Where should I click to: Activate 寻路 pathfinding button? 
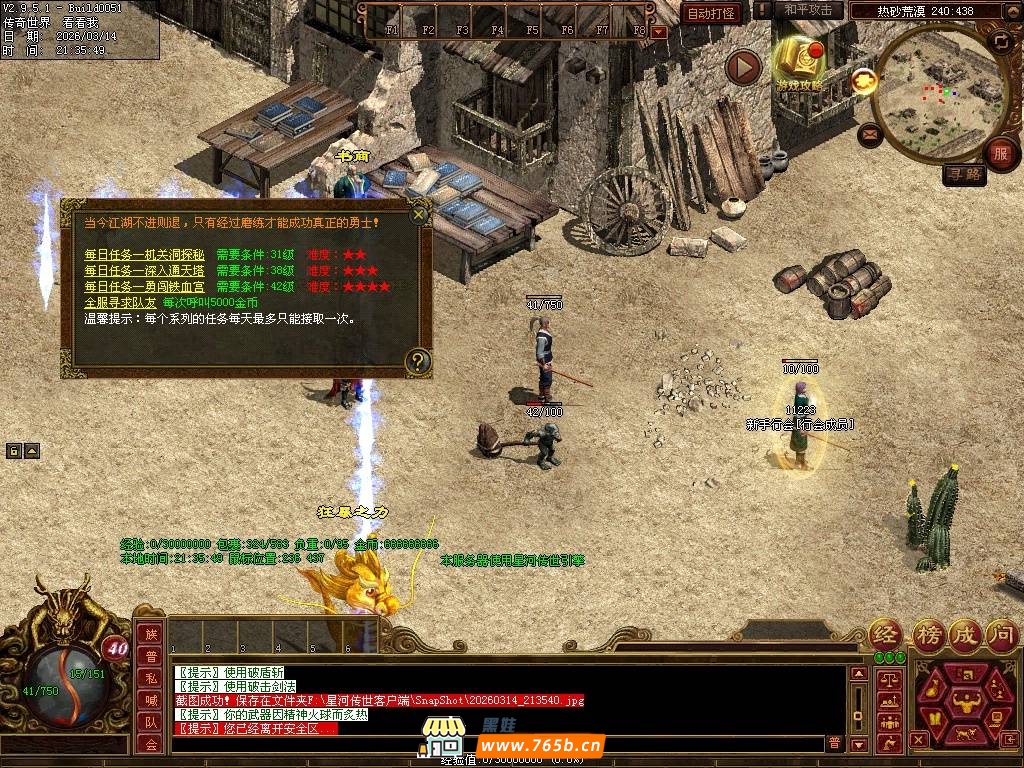[965, 175]
